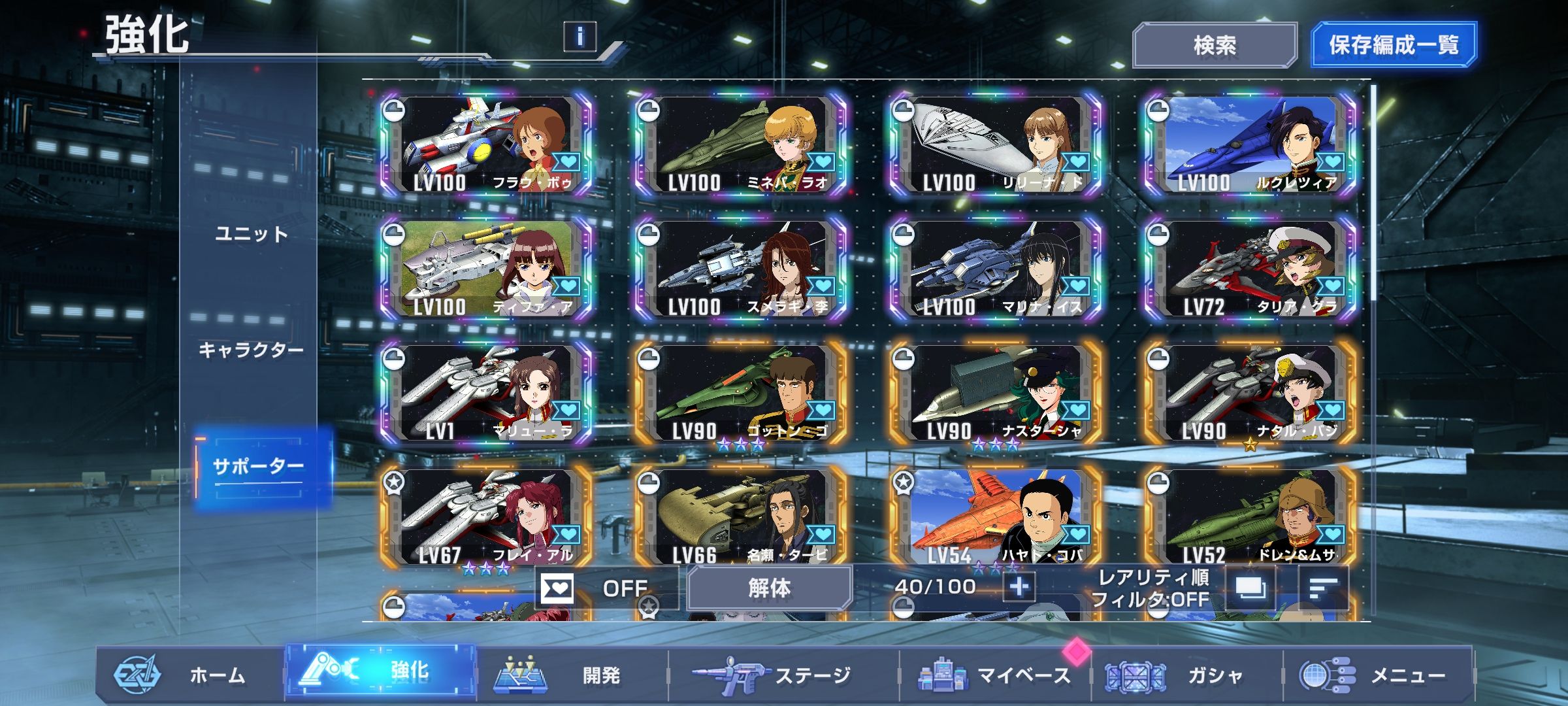Viewport: 1568px width, 706px height.
Task: Switch to the キャラクター tab
Action: (252, 350)
